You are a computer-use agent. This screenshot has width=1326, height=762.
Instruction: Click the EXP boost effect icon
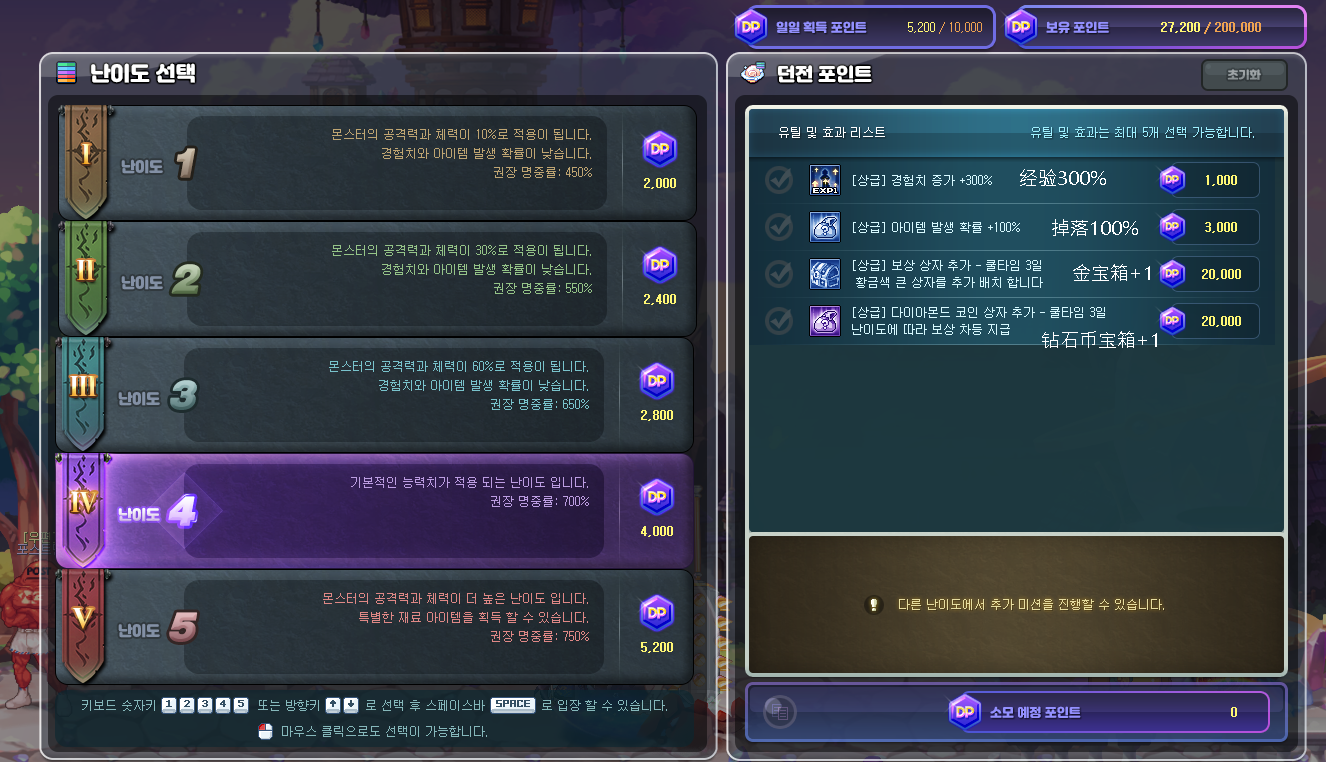(x=824, y=180)
